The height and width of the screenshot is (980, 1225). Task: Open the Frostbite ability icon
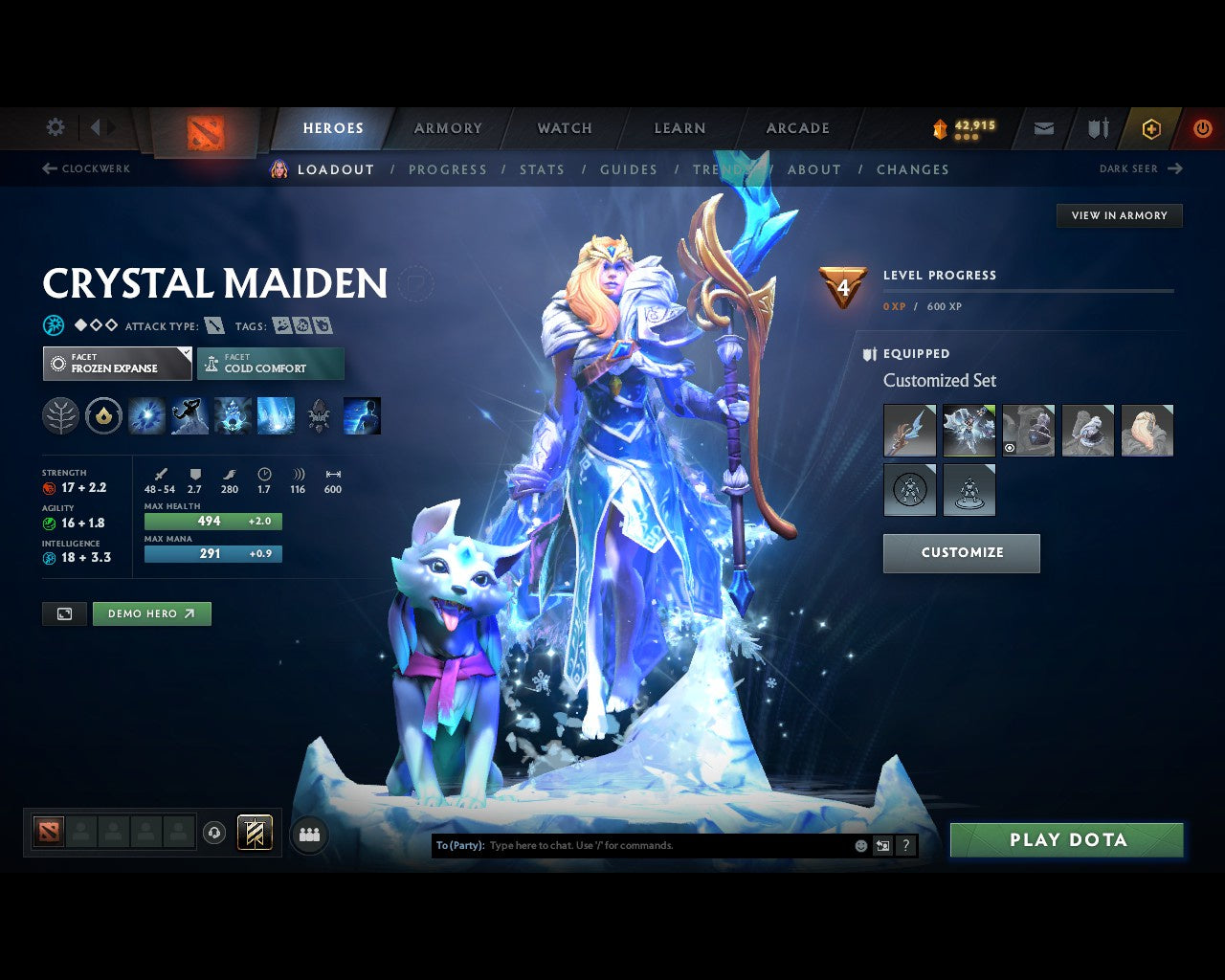189,415
